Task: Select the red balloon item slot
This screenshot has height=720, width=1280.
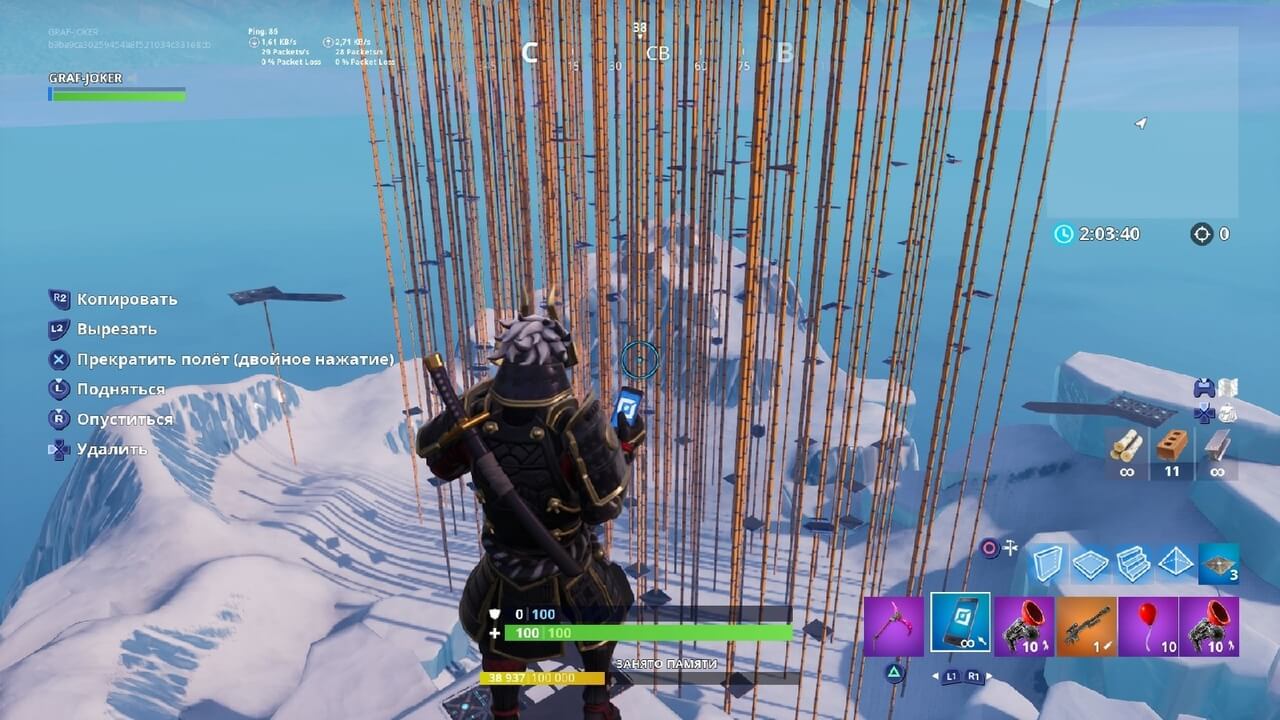Action: (x=1147, y=627)
